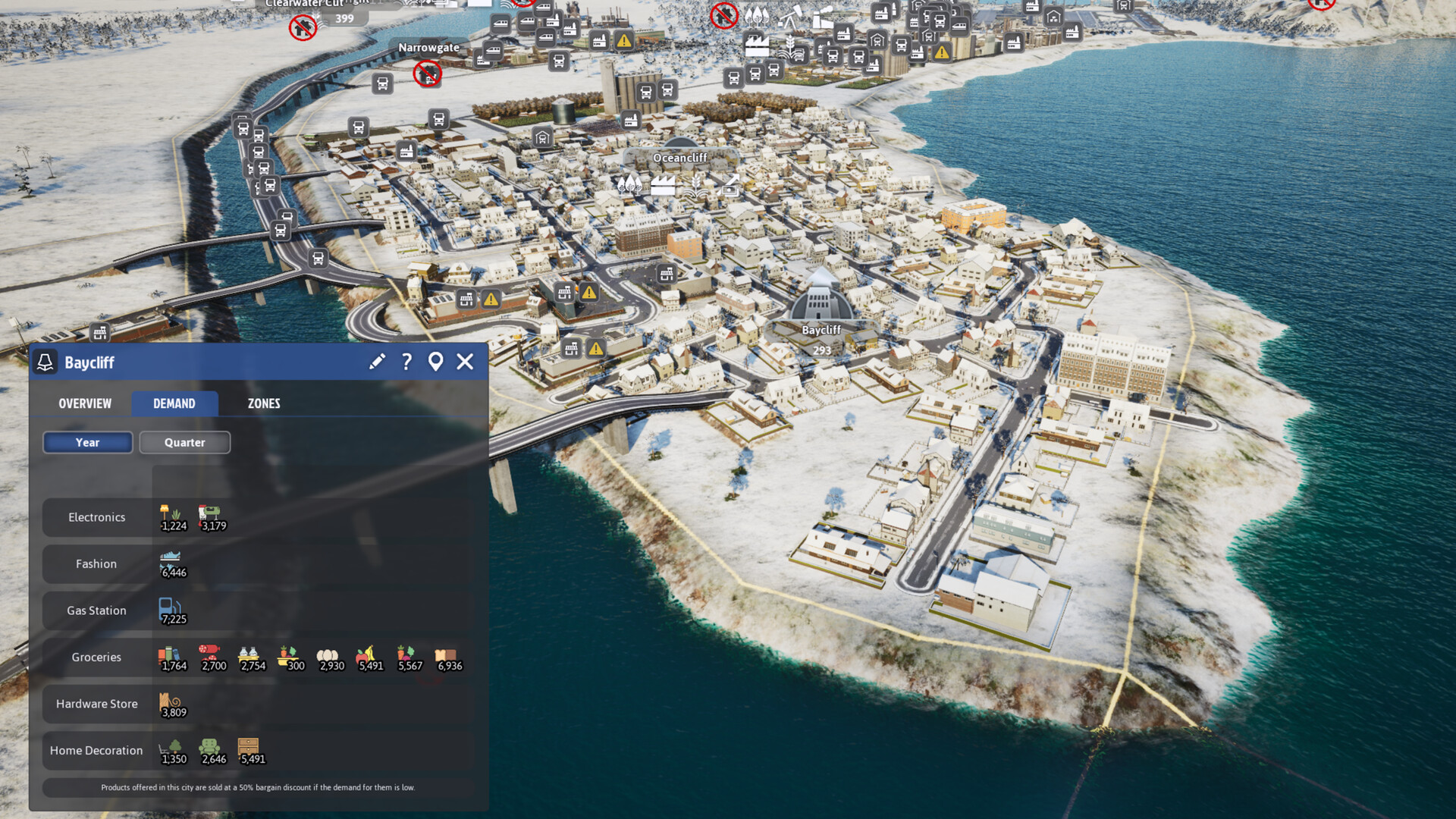
Task: Open help with the question mark
Action: coord(407,362)
